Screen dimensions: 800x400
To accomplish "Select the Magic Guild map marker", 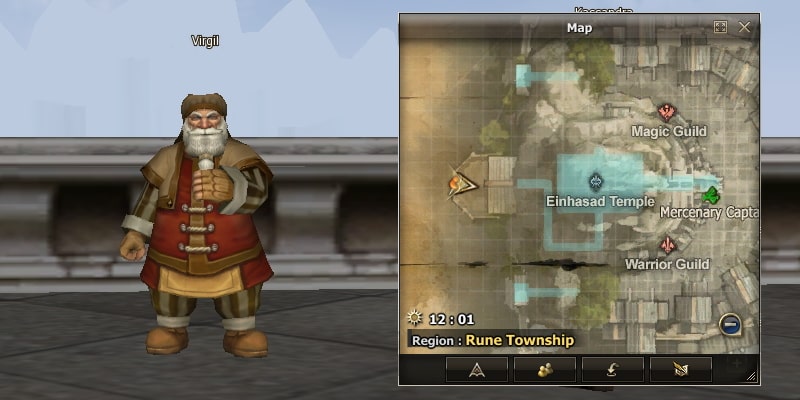I will (x=668, y=112).
